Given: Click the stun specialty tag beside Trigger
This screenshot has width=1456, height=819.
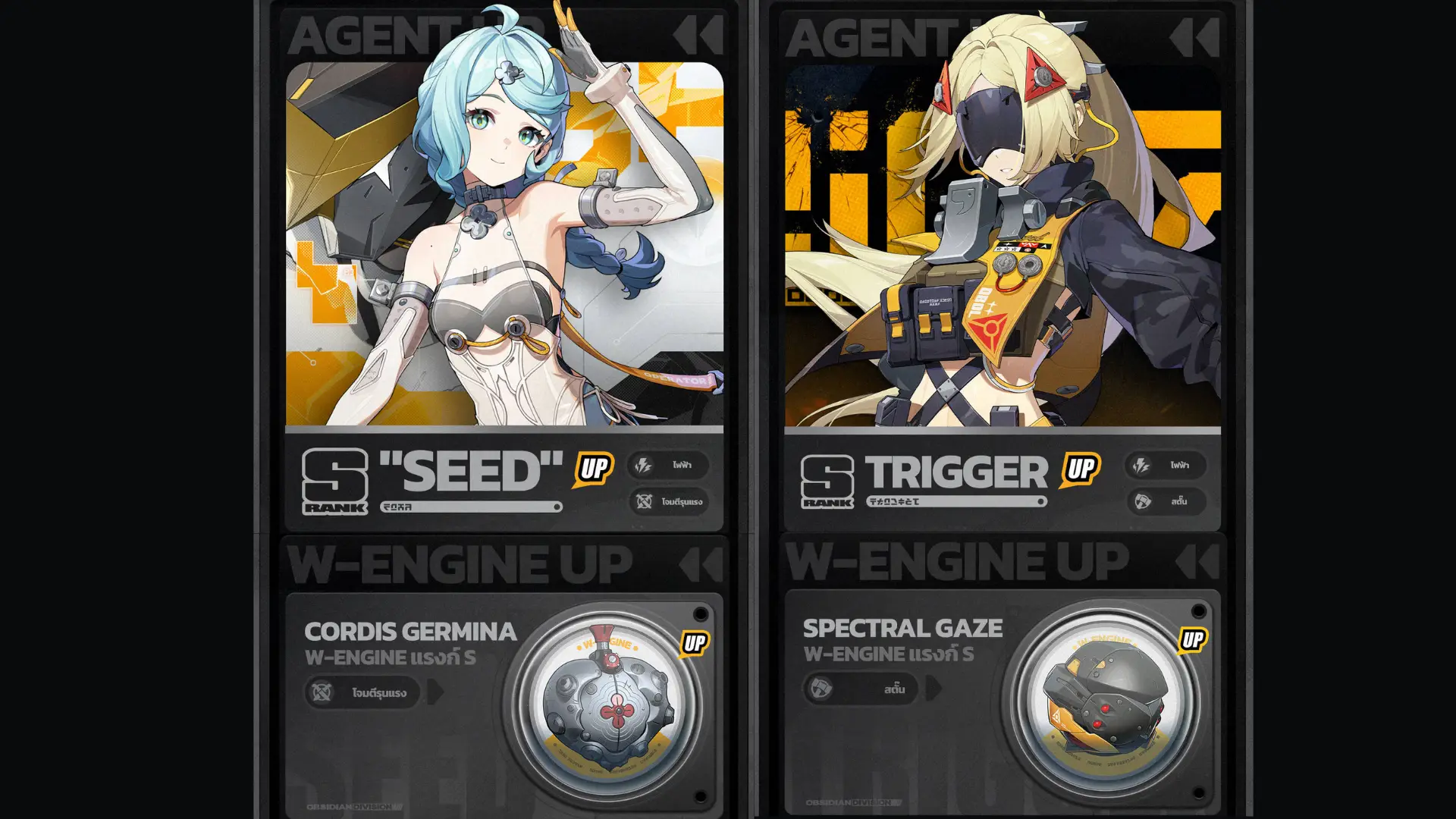Looking at the screenshot, I should [x=1165, y=501].
